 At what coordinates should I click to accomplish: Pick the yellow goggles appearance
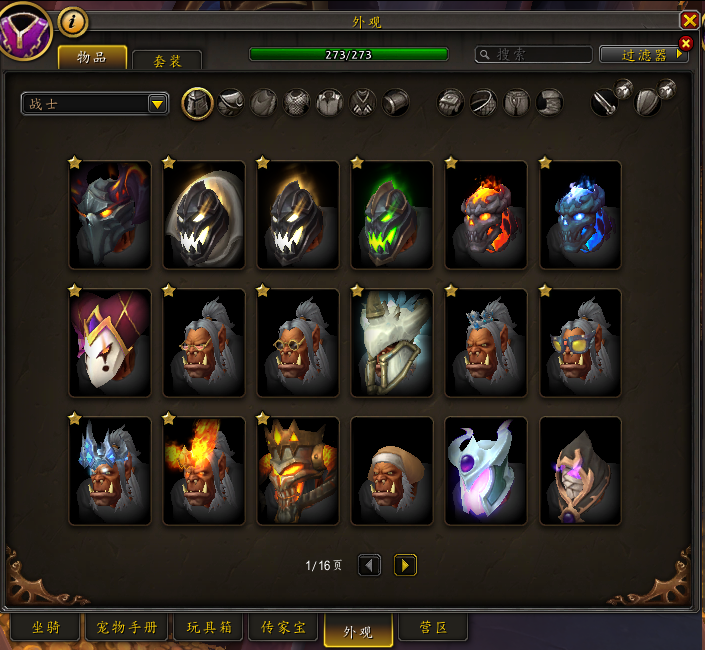coord(580,343)
